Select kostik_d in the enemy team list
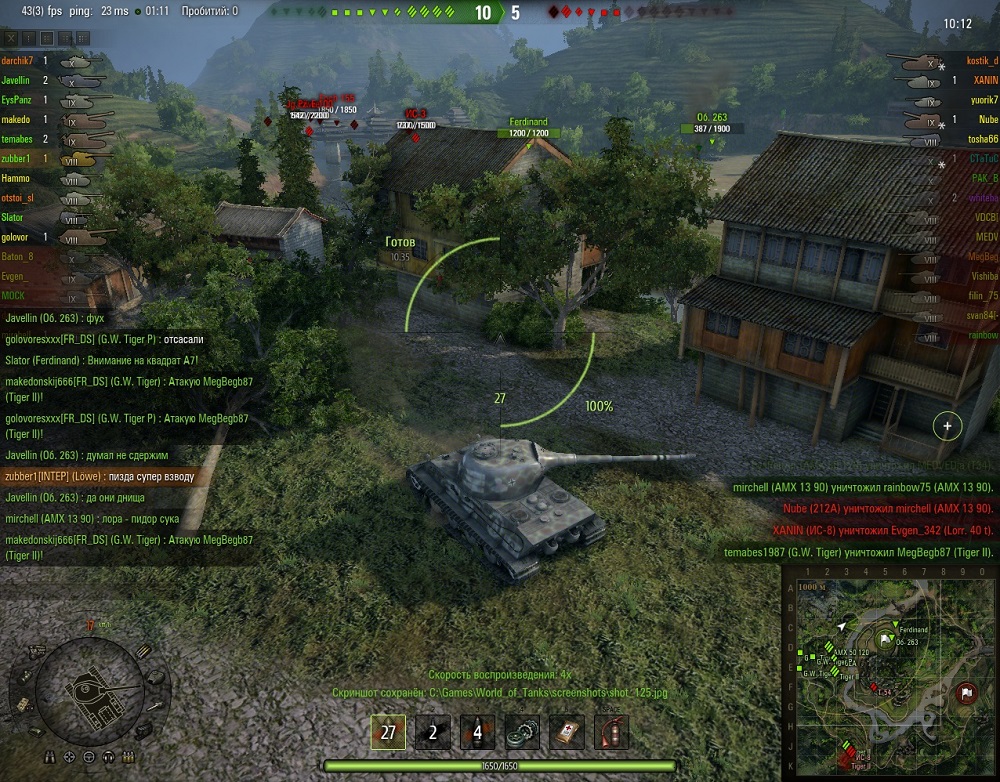The height and width of the screenshot is (782, 1000). (x=981, y=62)
